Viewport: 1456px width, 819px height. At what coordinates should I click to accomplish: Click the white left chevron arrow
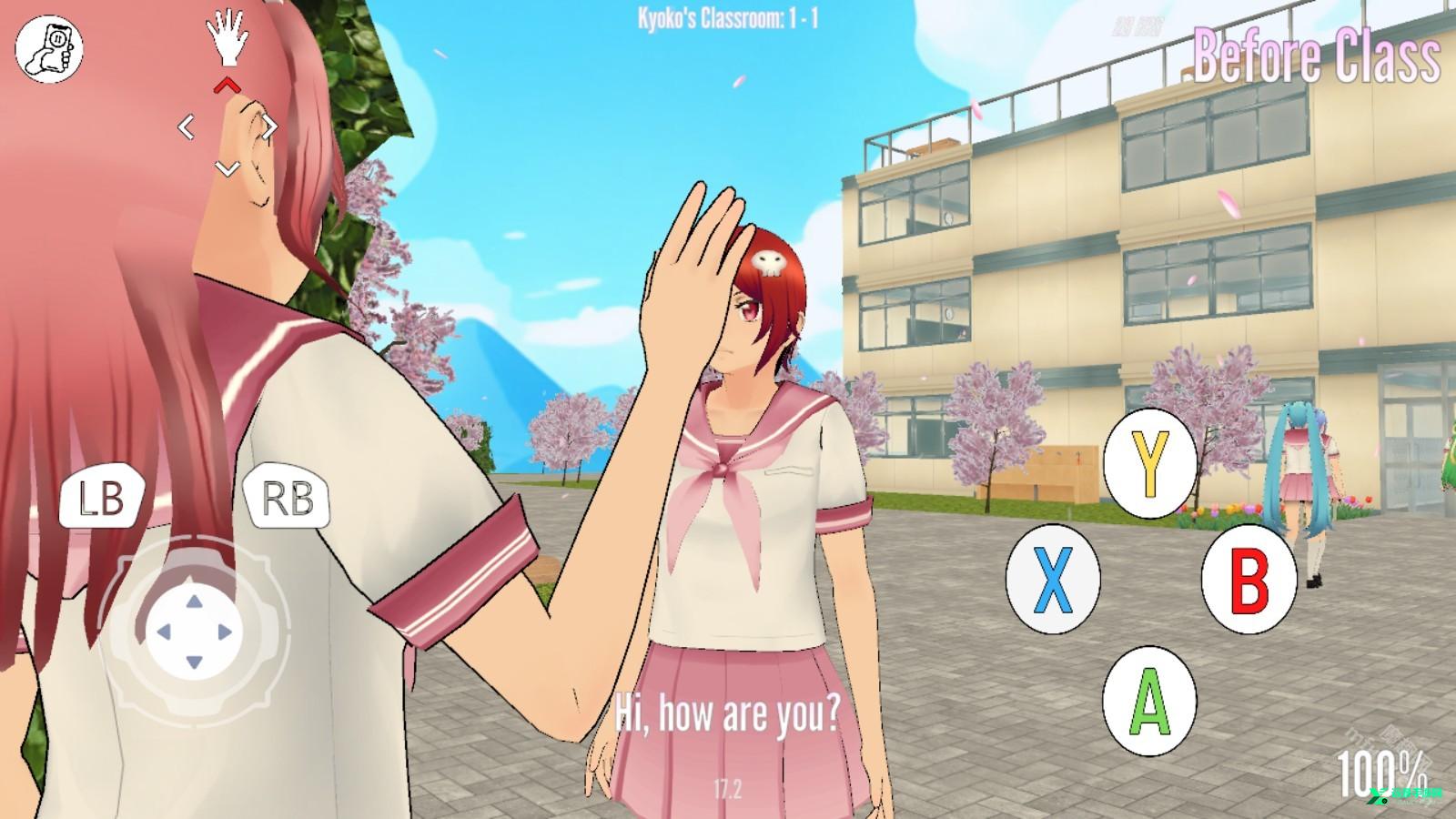click(186, 127)
